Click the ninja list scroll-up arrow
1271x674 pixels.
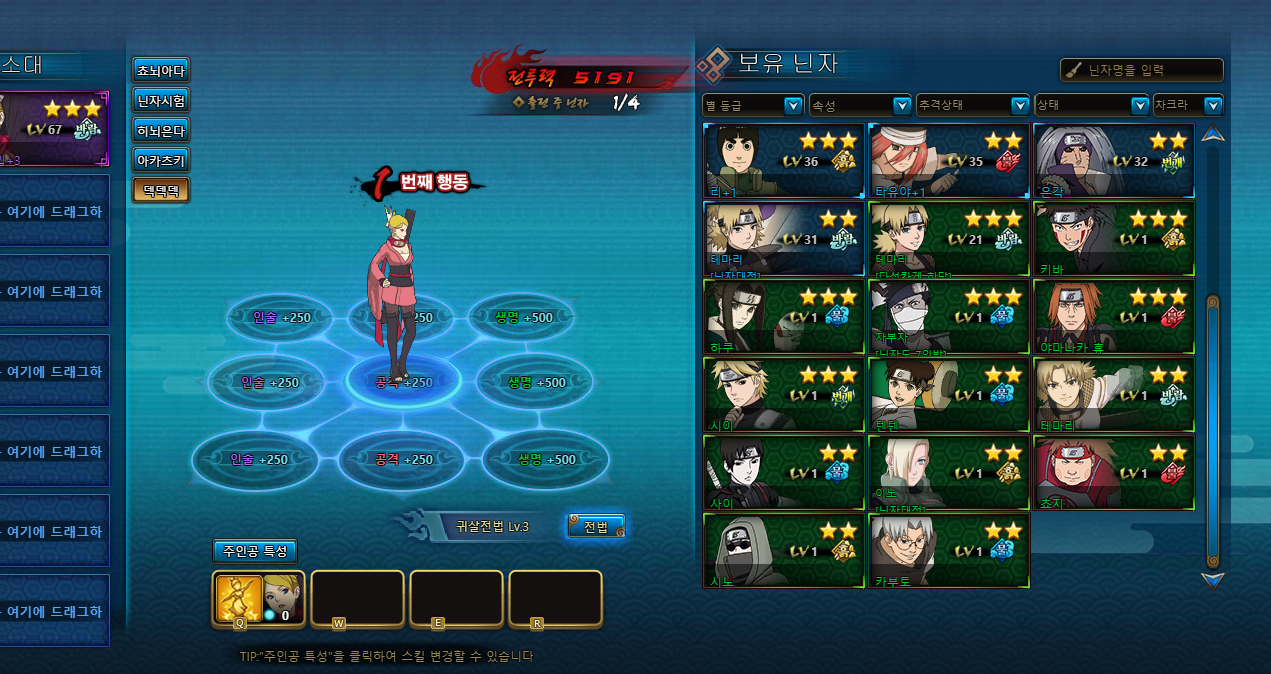[1213, 135]
